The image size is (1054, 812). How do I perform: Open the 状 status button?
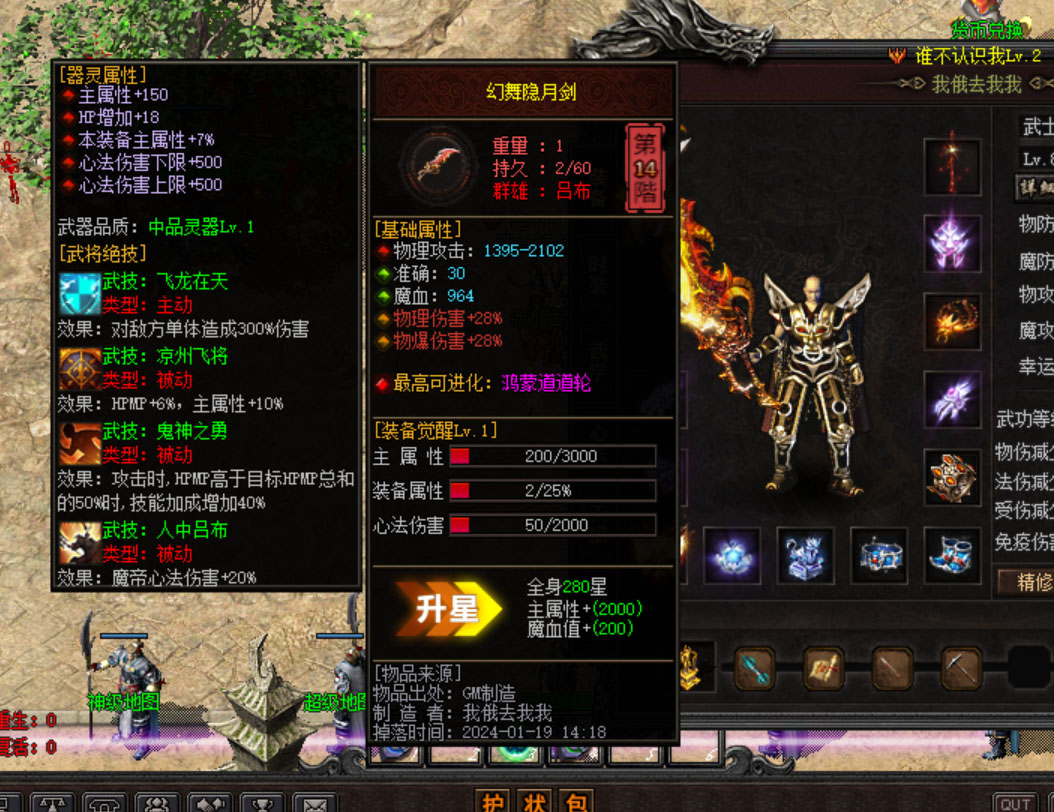coord(535,802)
